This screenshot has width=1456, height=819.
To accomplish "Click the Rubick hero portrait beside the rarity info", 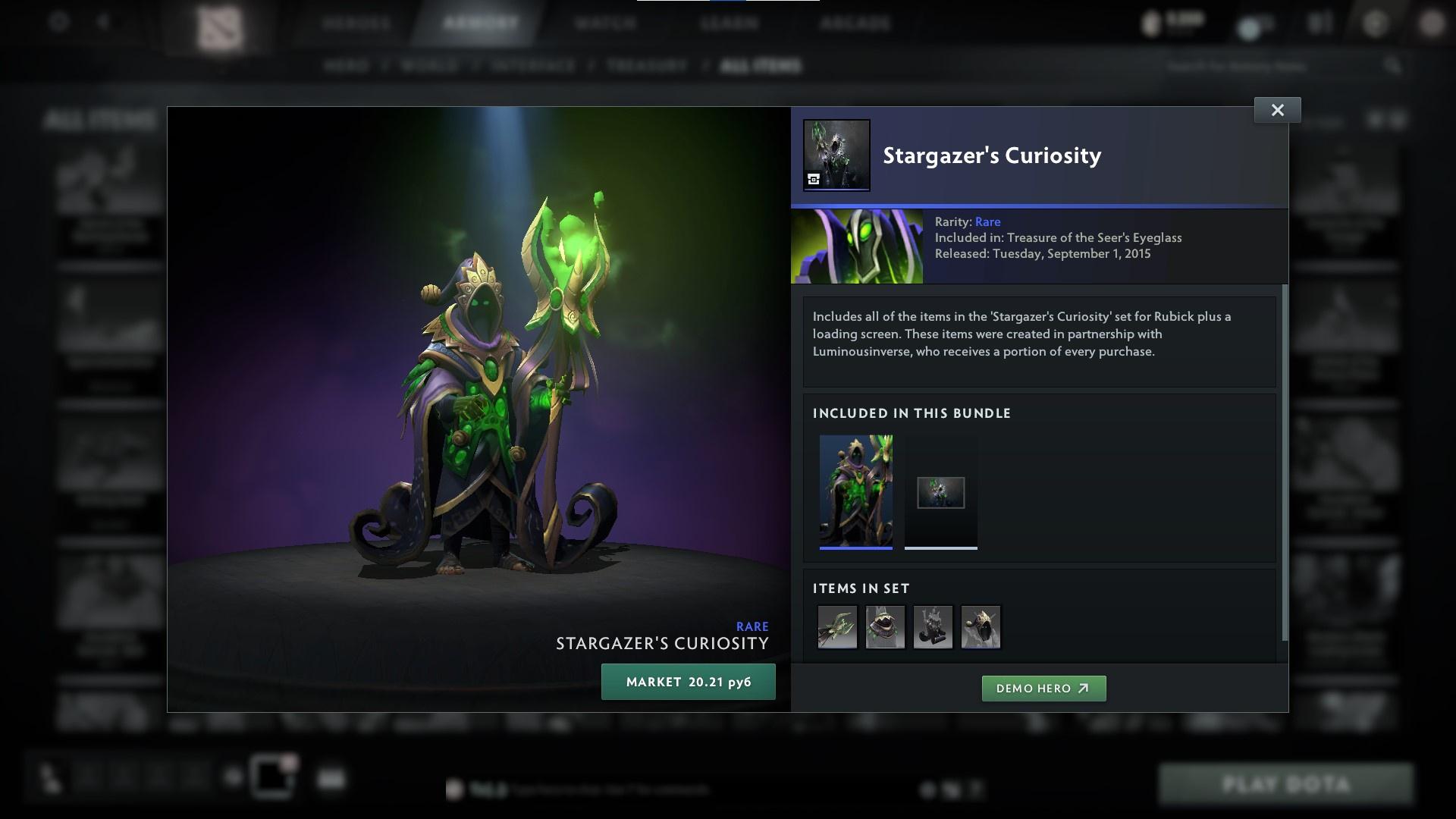I will pyautogui.click(x=858, y=245).
